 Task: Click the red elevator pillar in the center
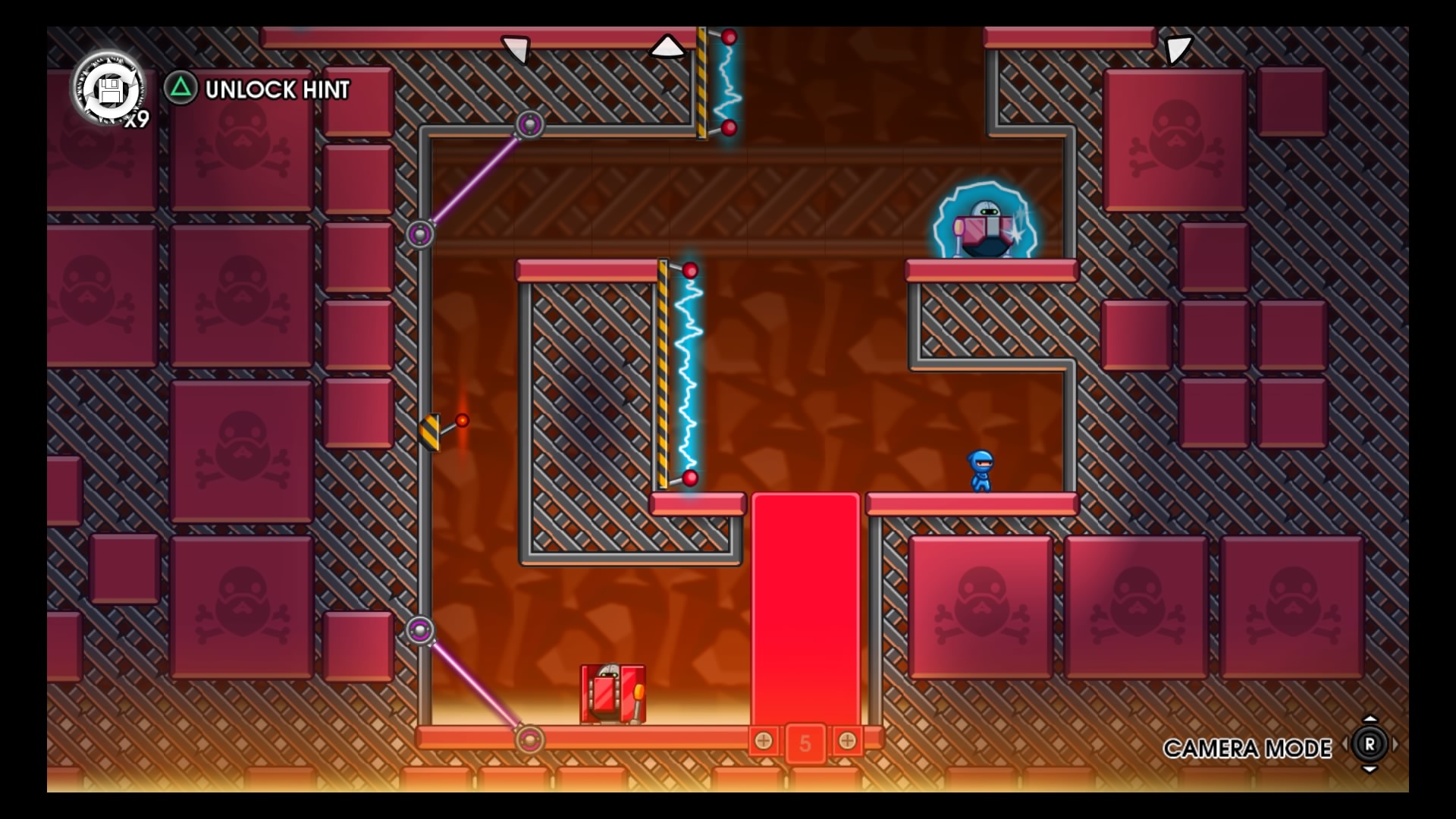[x=806, y=607]
